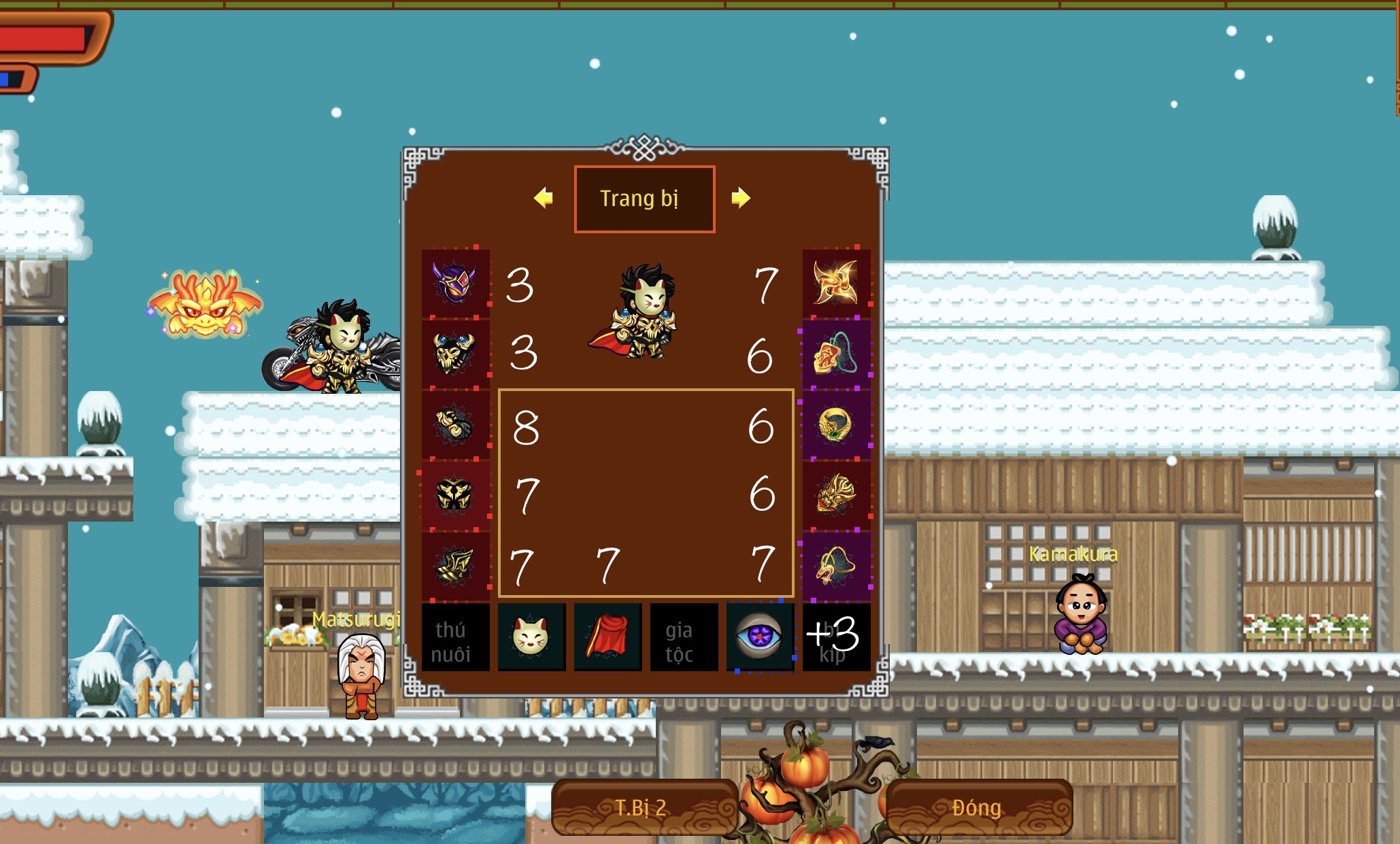Open the thú nuôi pet slot
The width and height of the screenshot is (1400, 844).
tap(455, 637)
